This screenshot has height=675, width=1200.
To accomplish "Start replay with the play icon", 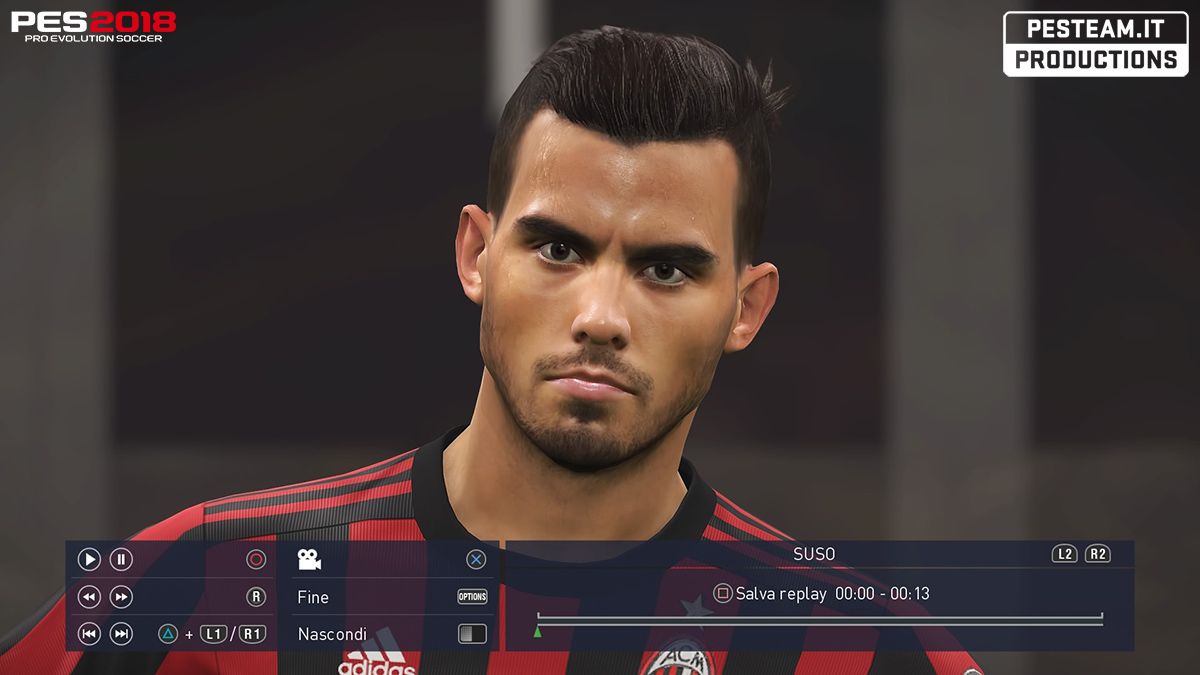I will 89,560.
